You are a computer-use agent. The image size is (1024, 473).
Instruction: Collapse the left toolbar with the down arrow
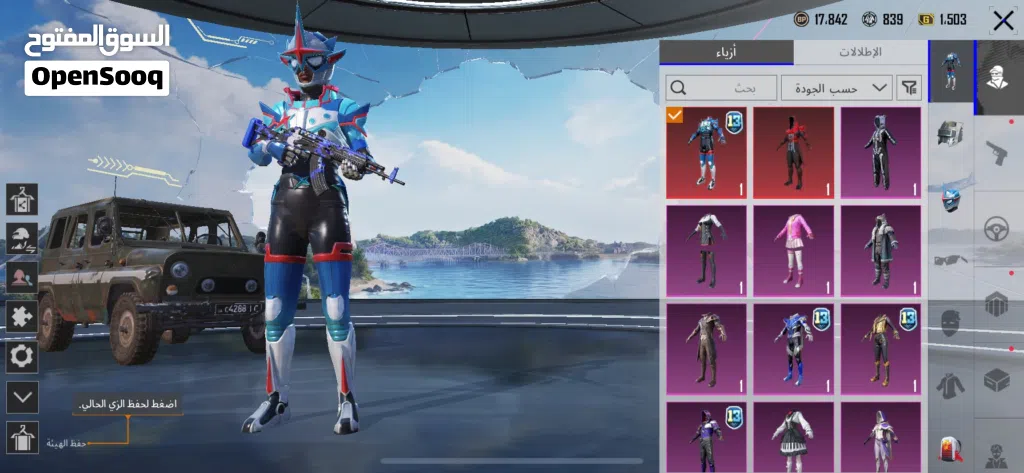(22, 396)
